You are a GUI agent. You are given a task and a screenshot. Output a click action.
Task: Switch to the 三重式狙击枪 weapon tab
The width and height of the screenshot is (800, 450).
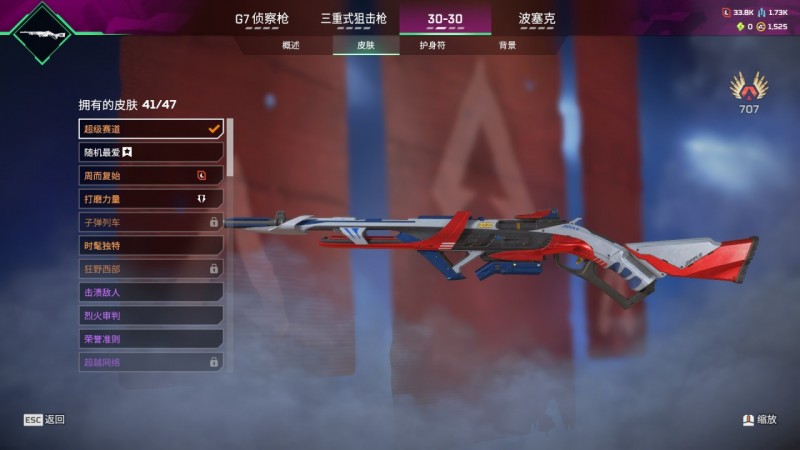(353, 18)
